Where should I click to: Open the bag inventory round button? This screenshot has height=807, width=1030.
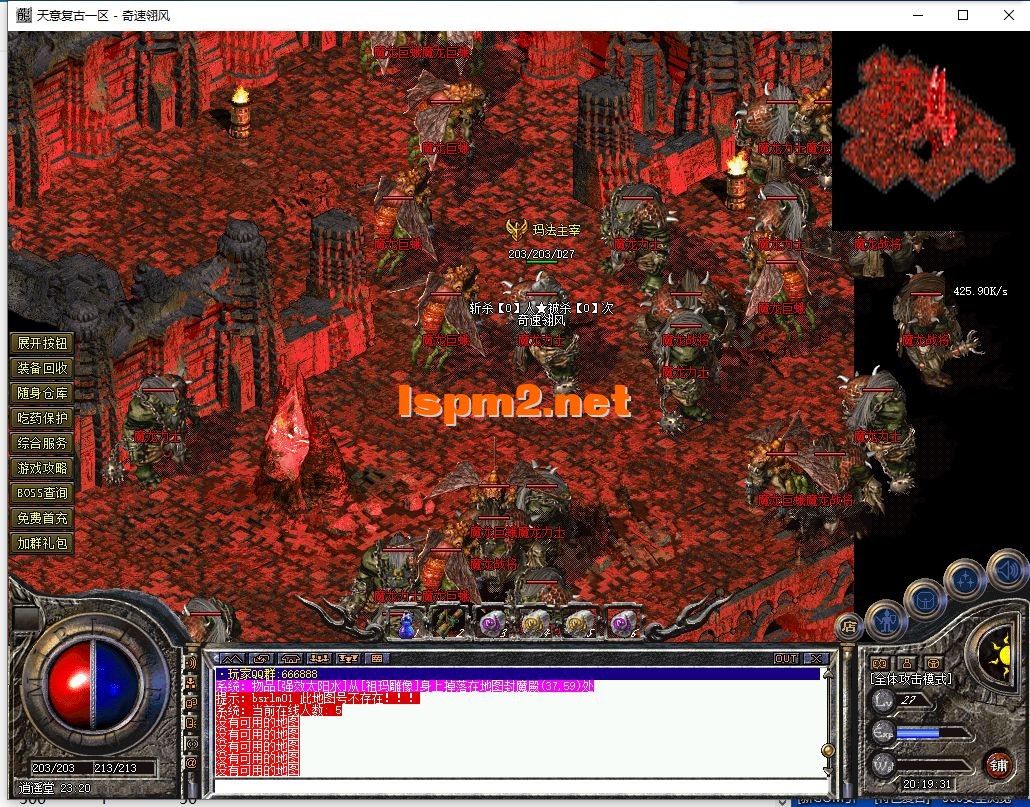(x=924, y=599)
